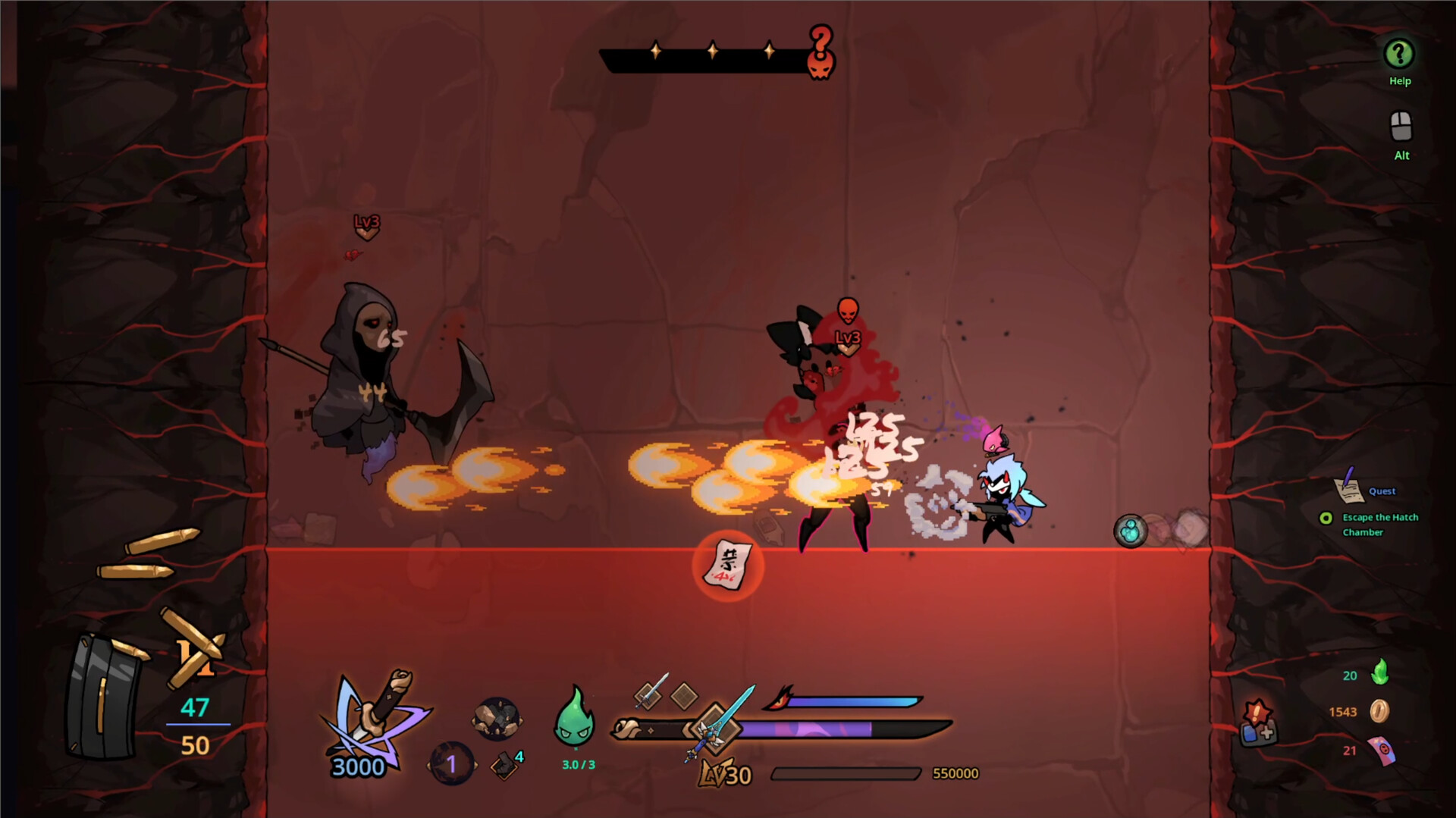Open the Quest label text
Screen dimensions: 1456x818
[1382, 491]
